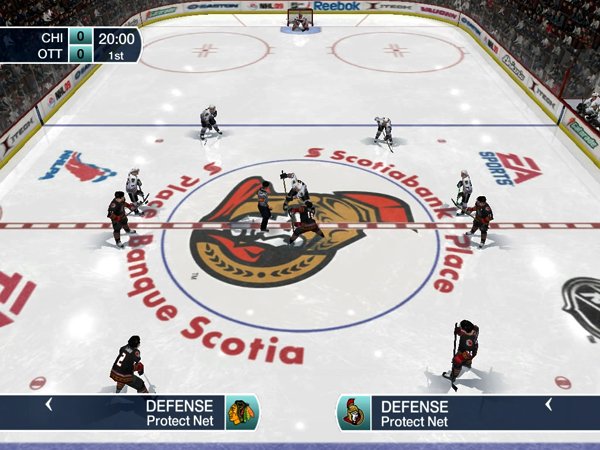Click the arrow on Chicago's strategy panel
Viewport: 600px width, 450px height.
pos(48,405)
